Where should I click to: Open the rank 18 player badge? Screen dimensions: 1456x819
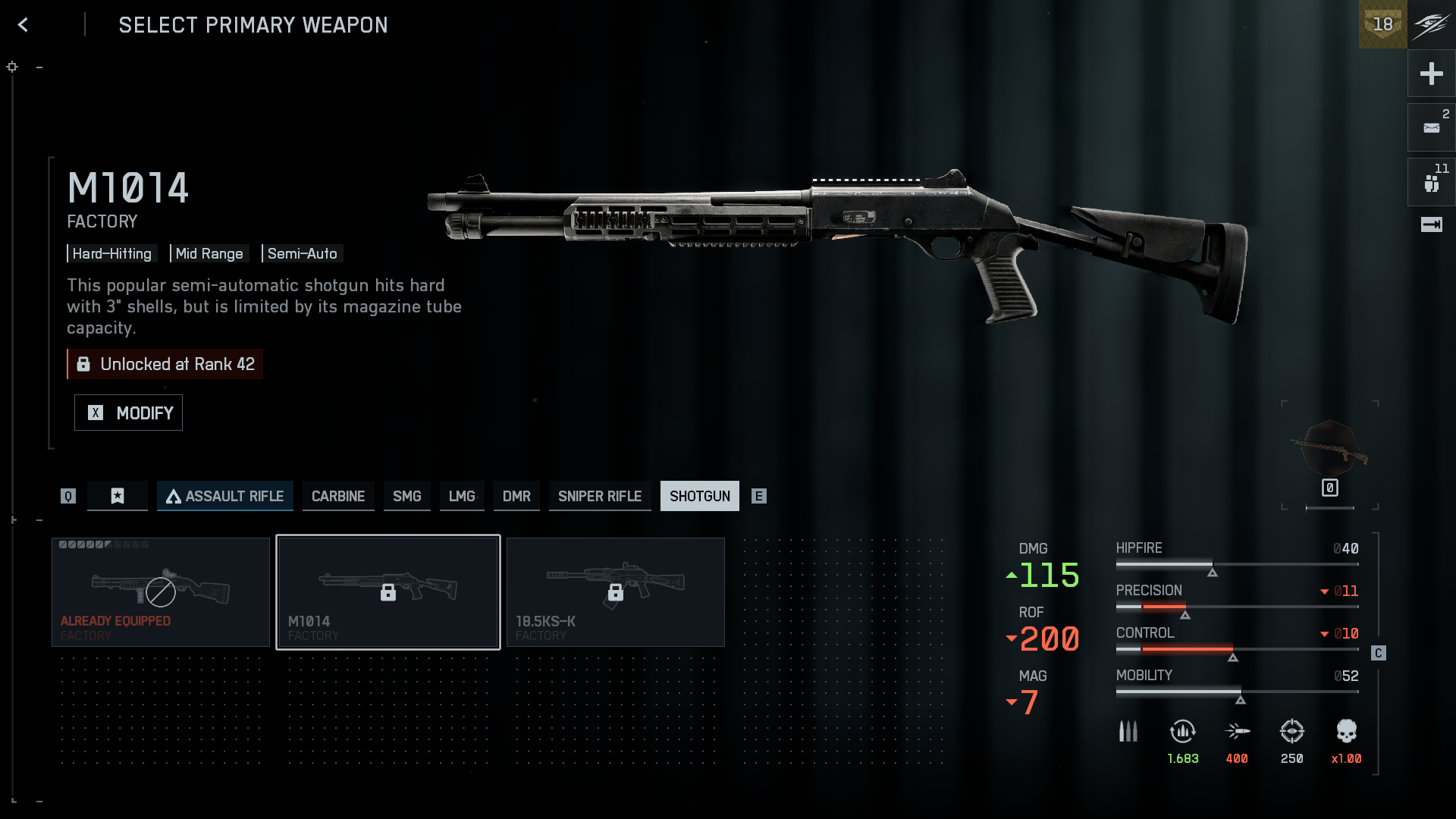click(x=1382, y=24)
